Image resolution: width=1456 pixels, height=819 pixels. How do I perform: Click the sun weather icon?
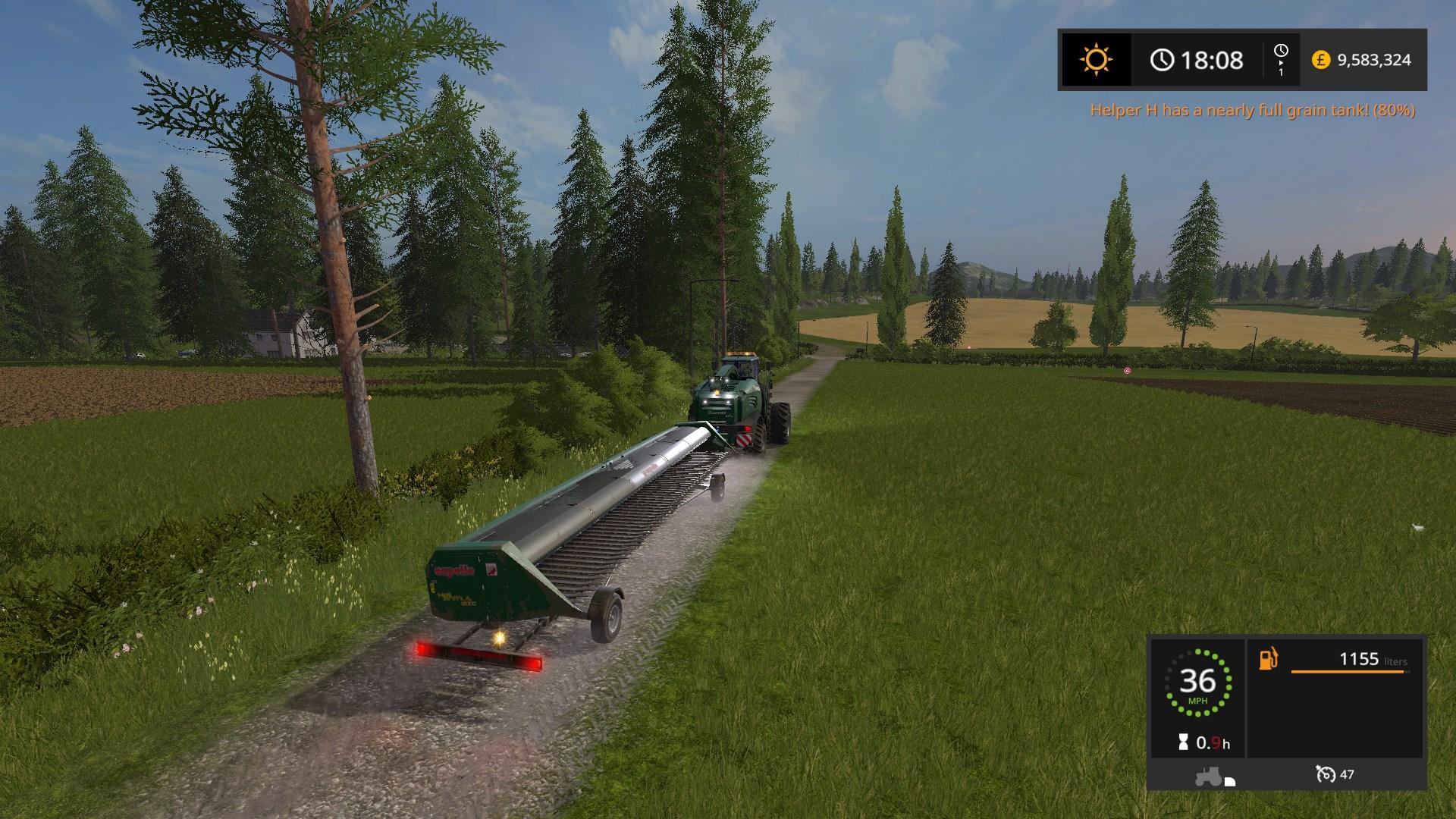1096,60
